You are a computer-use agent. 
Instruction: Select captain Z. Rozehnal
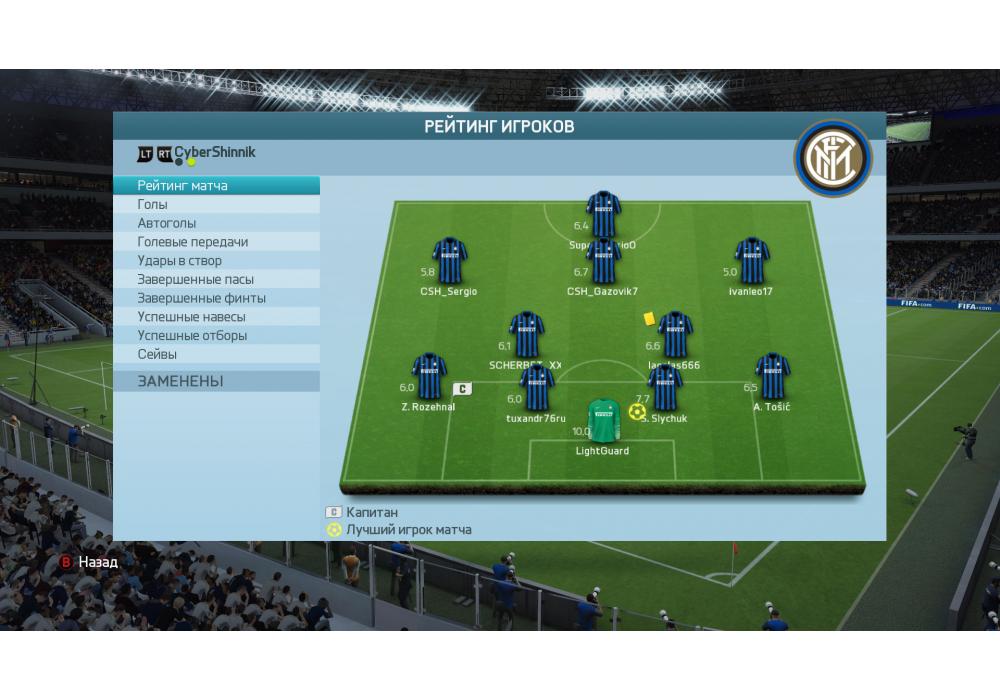tap(429, 377)
